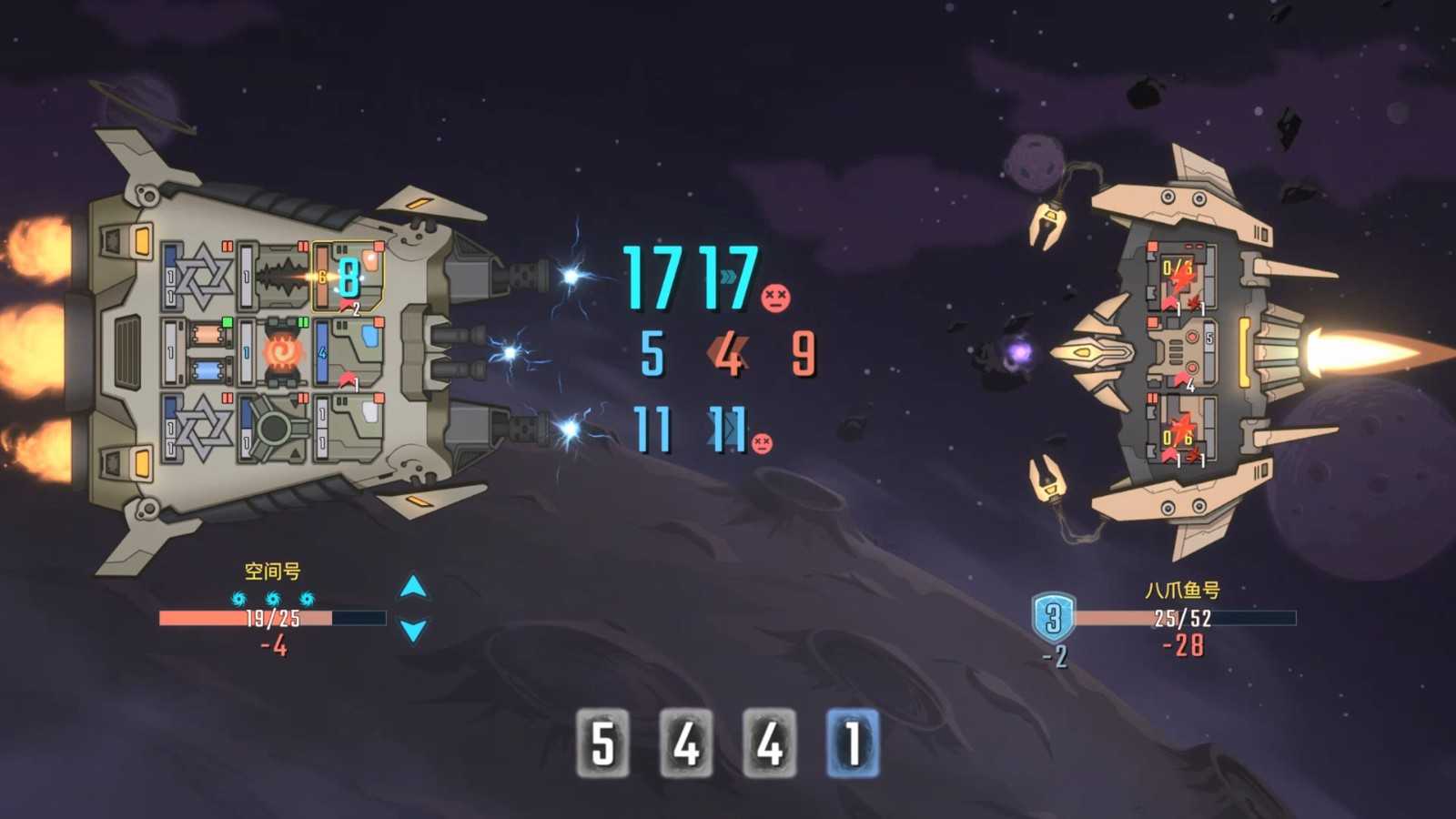Select the gold-outlined orange crystal weapon room
This screenshot has height=819, width=1456.
point(349,277)
